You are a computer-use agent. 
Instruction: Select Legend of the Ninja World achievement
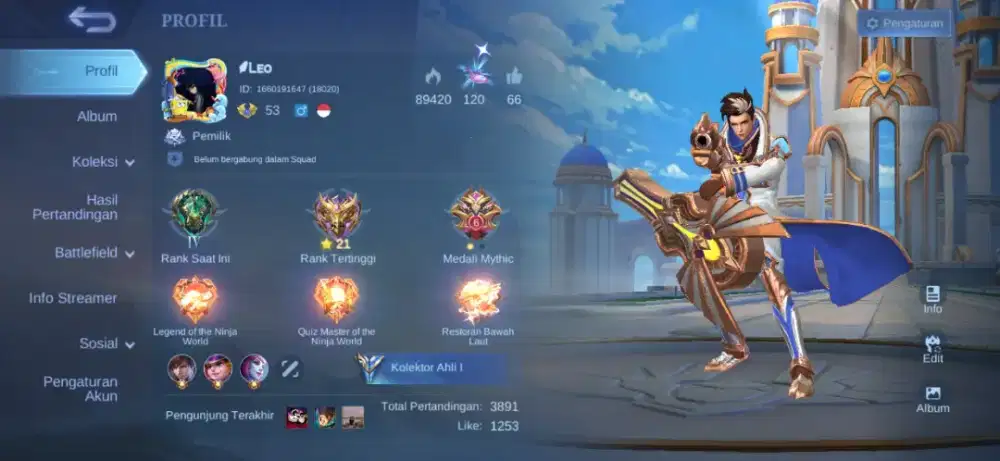coord(195,299)
